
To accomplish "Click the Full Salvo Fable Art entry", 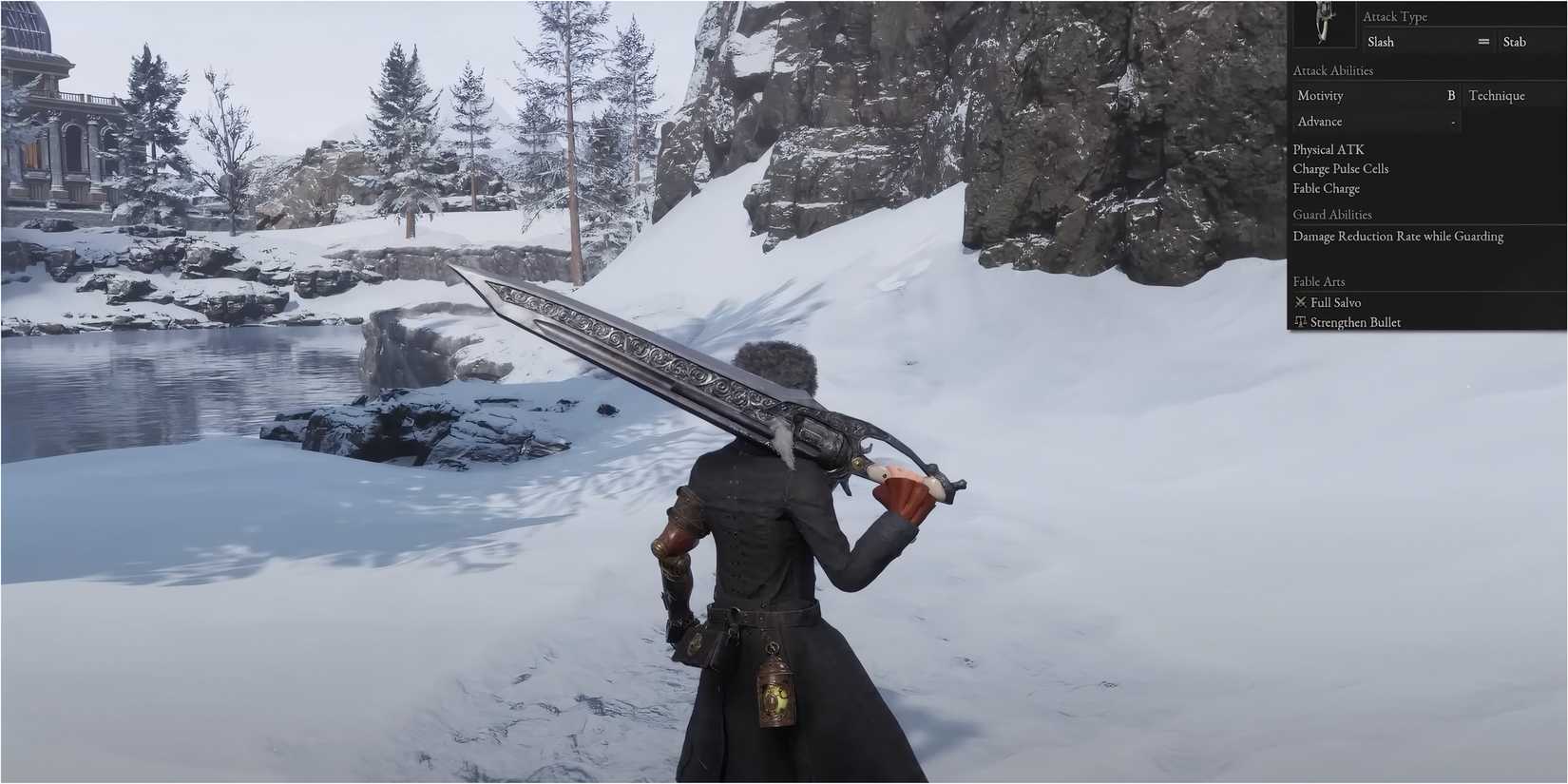I will coord(1339,302).
